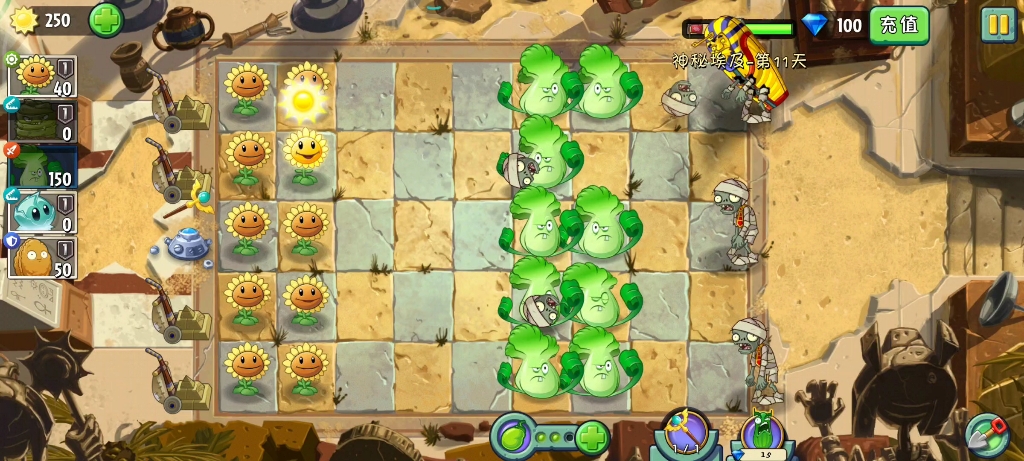Select the Sunflower seed packet
The height and width of the screenshot is (461, 1024).
(x=42, y=75)
